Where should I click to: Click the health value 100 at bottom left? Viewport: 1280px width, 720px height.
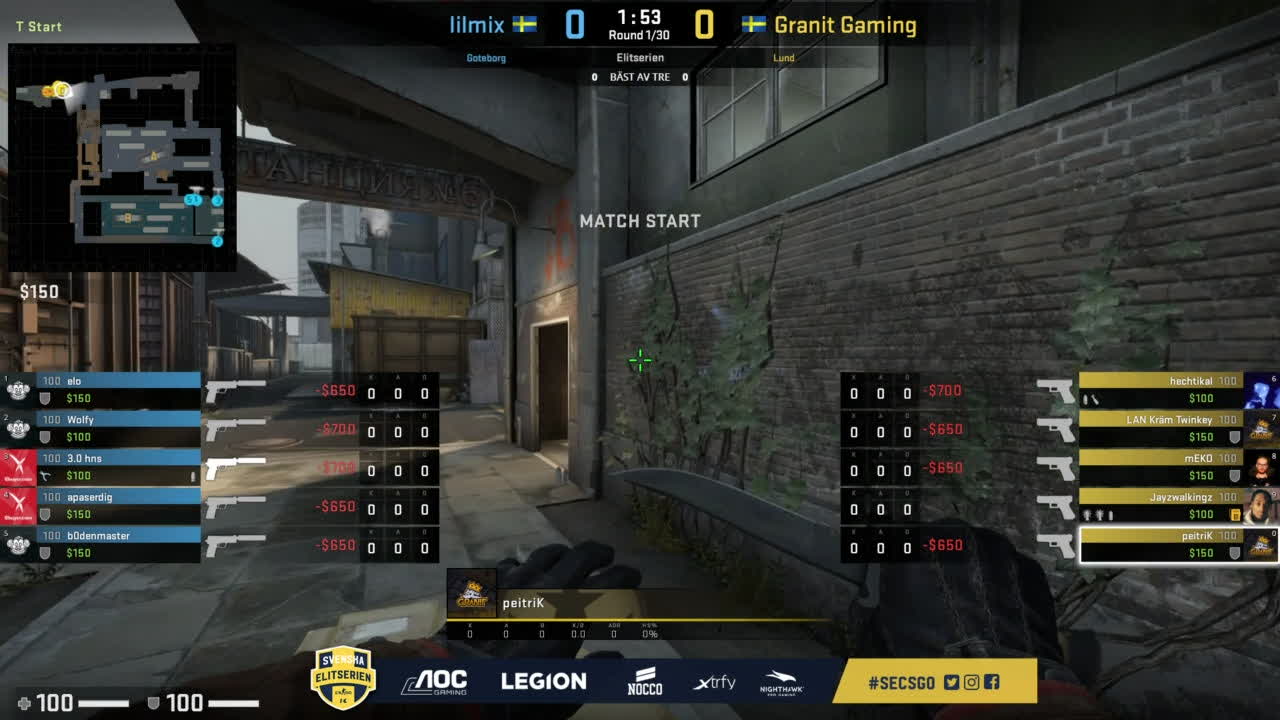click(x=58, y=703)
